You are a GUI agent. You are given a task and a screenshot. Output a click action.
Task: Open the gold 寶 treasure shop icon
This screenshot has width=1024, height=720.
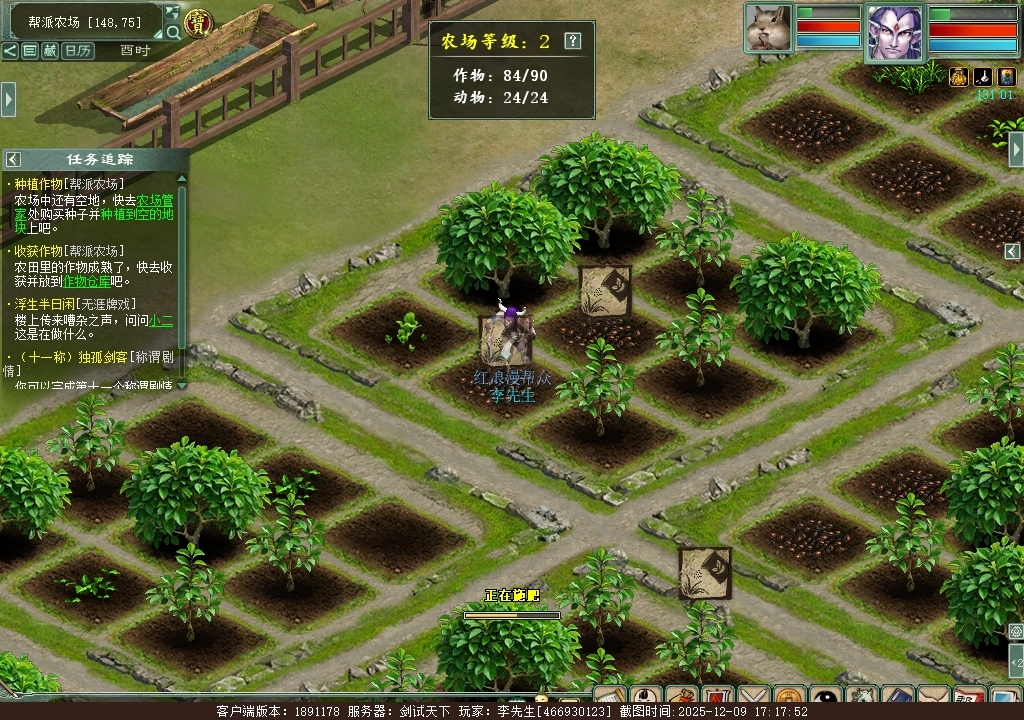click(199, 23)
